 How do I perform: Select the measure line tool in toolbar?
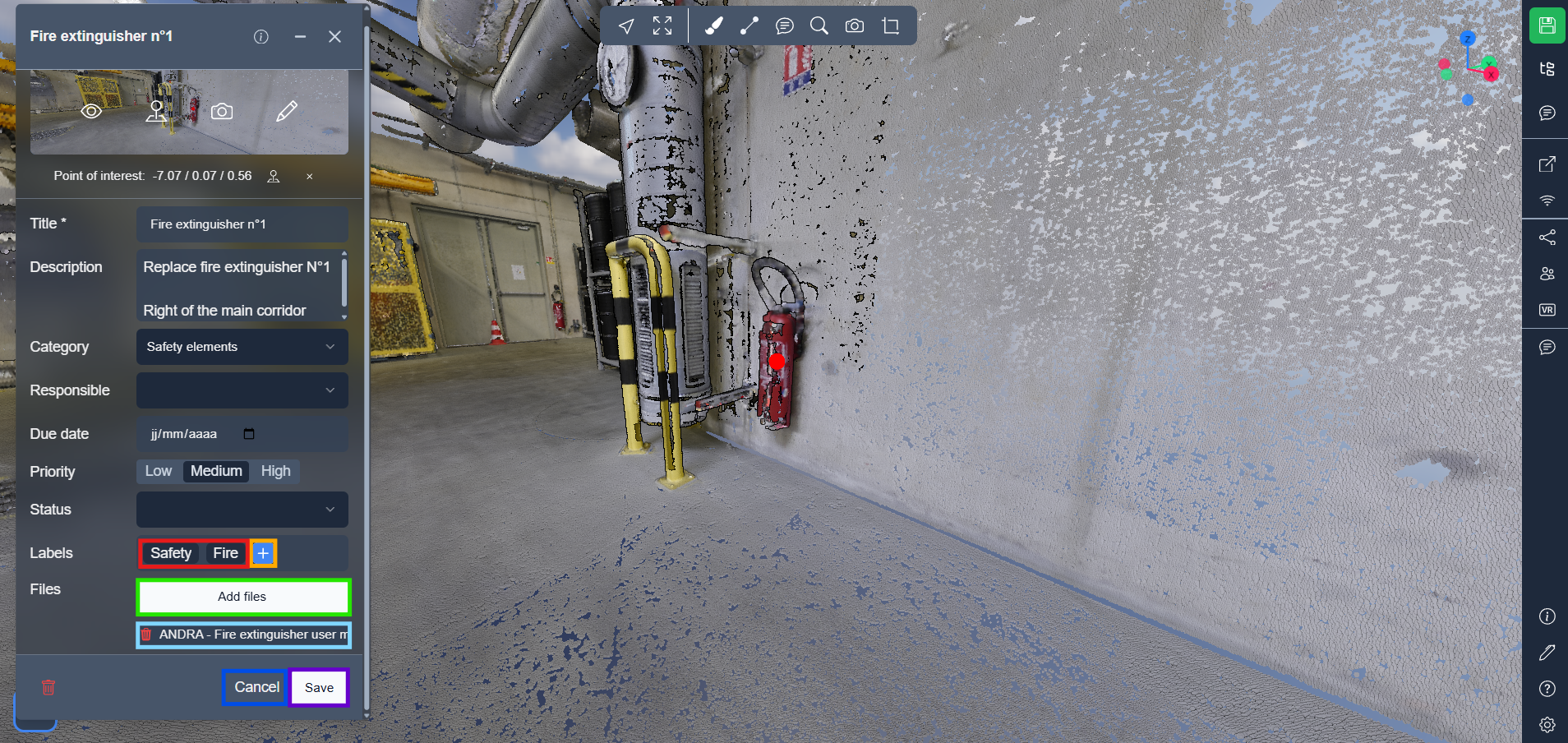749,26
